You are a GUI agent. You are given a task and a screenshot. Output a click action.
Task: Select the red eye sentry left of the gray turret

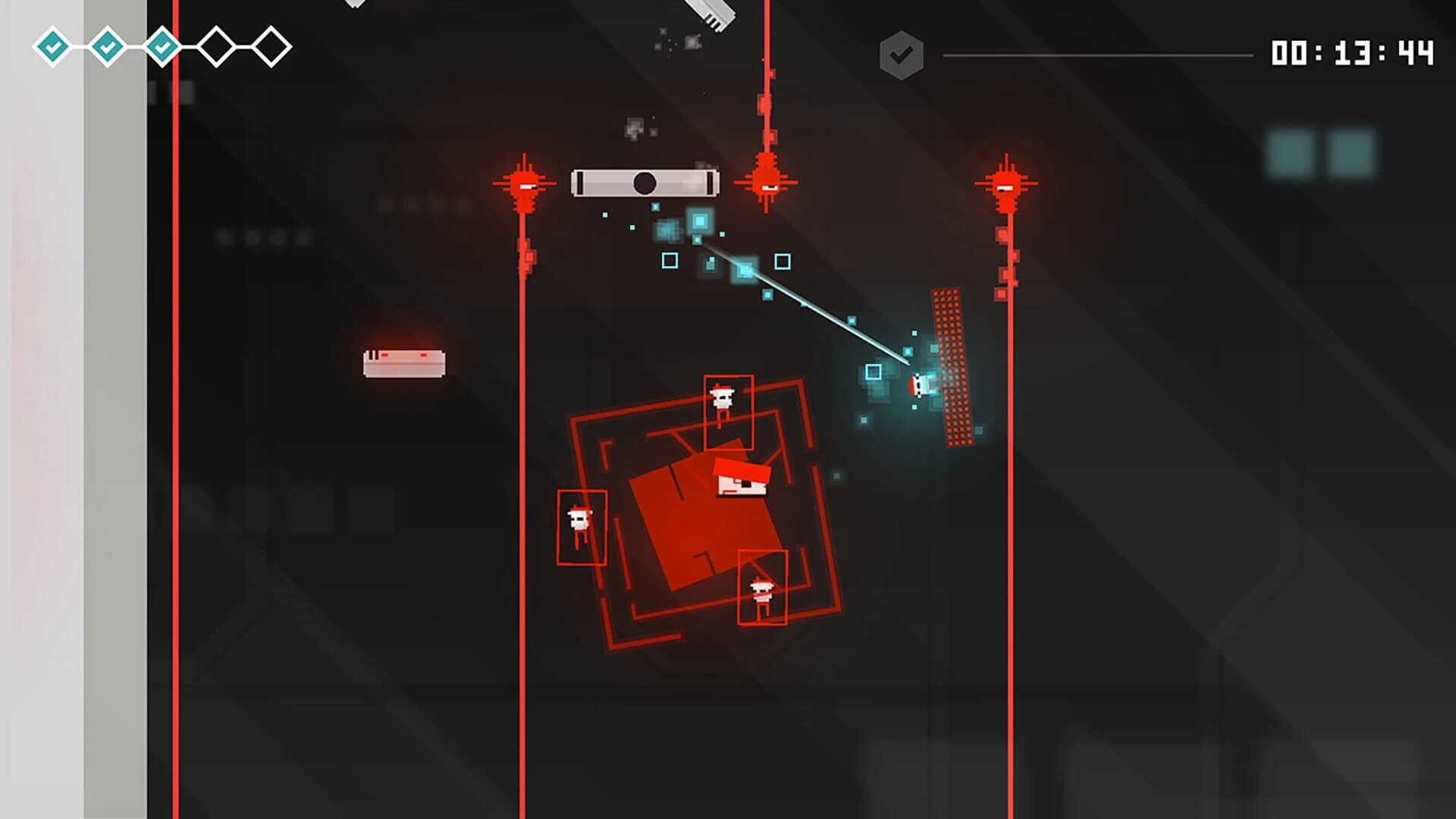point(525,184)
